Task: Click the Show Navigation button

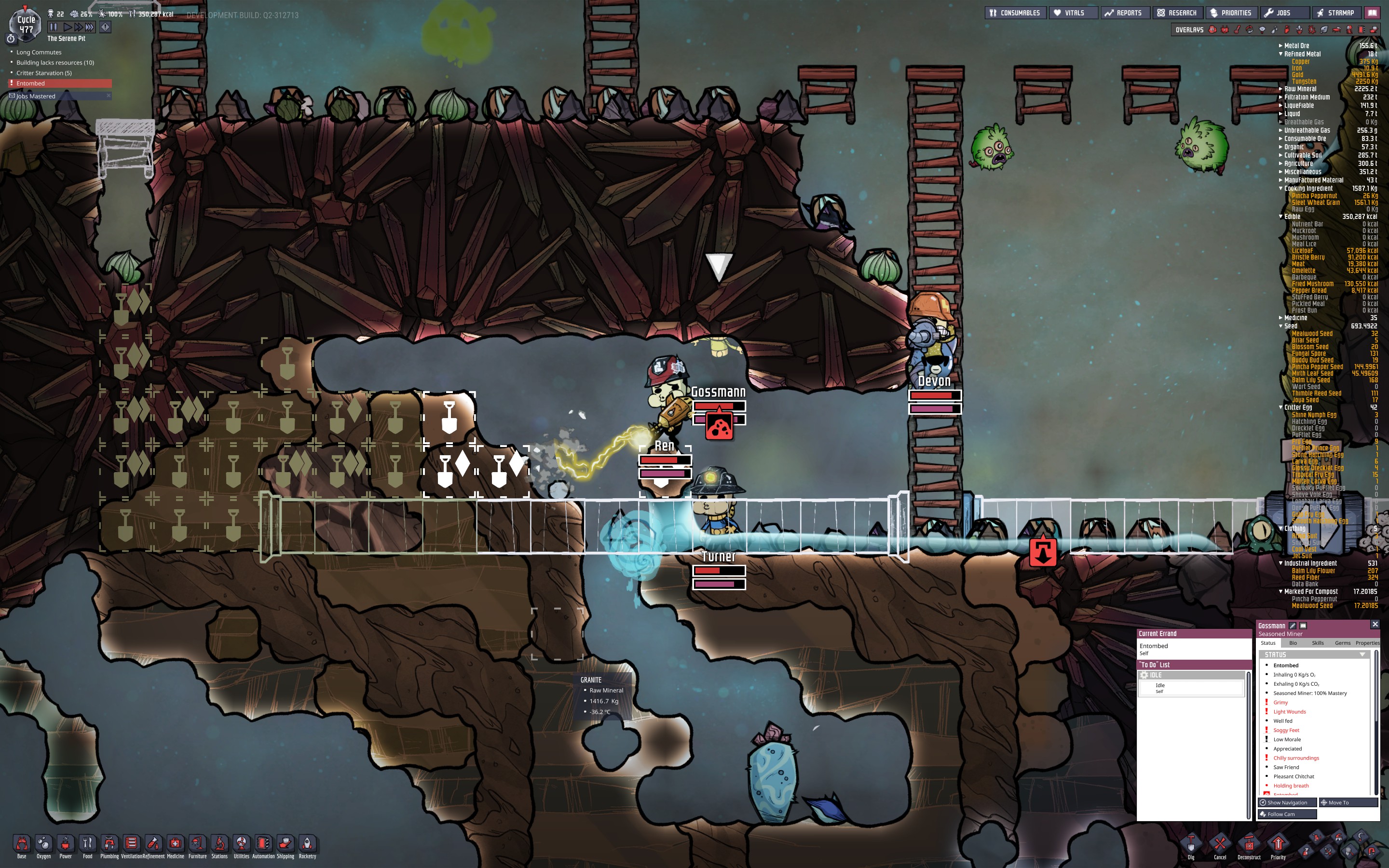Action: click(1286, 802)
